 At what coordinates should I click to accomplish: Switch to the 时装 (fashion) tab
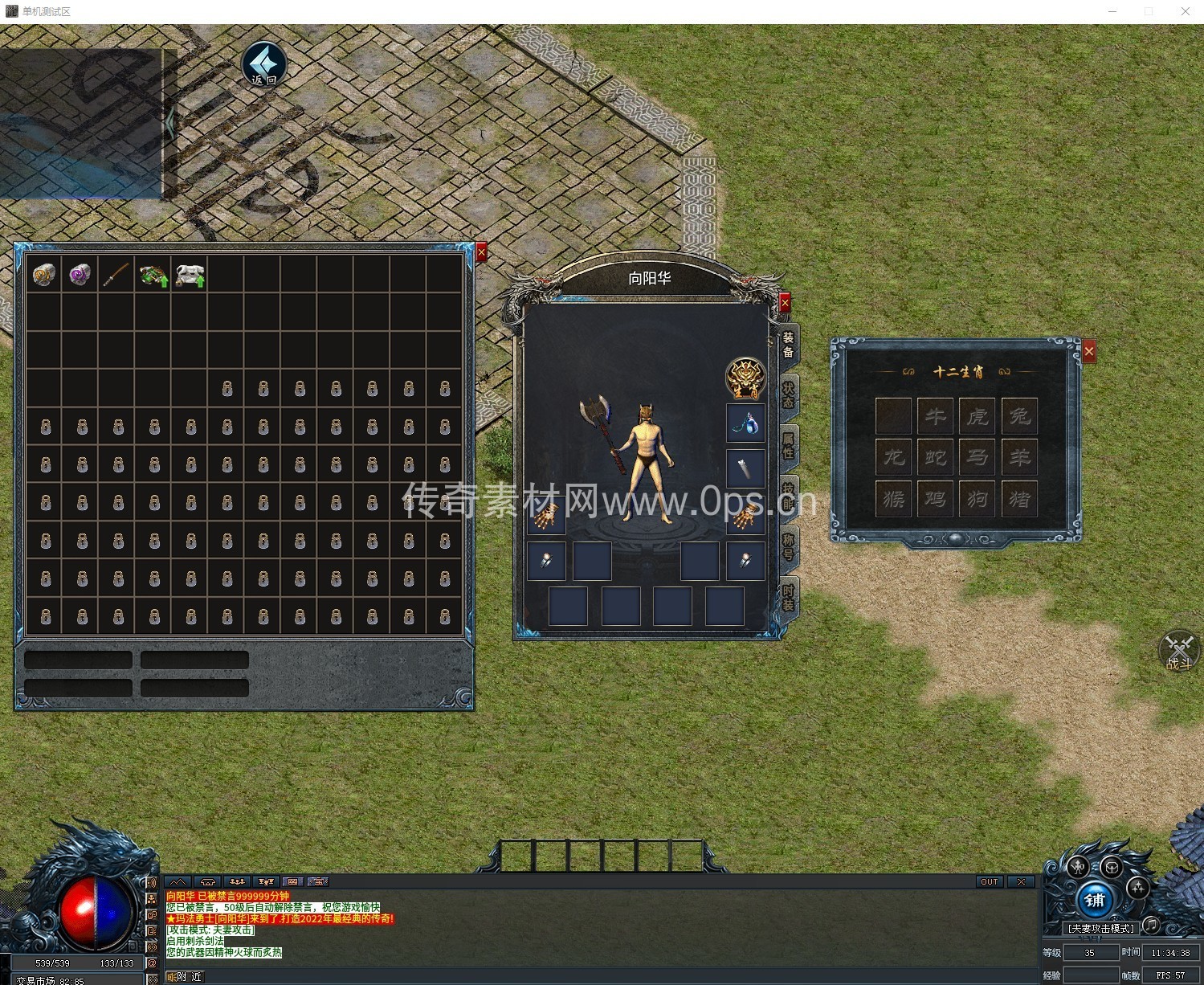(788, 597)
